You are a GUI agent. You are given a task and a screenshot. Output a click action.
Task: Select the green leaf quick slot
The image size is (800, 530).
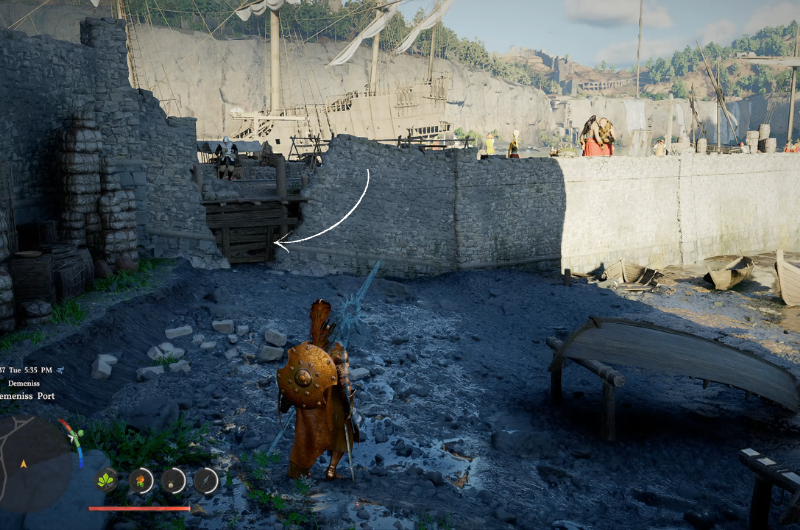pos(106,480)
